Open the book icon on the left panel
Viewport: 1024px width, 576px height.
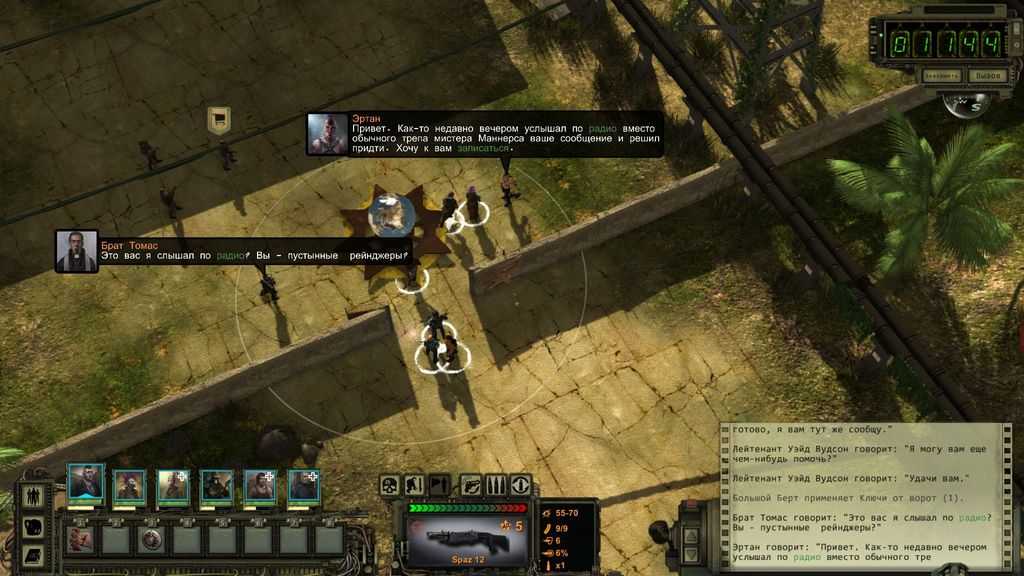click(32, 554)
